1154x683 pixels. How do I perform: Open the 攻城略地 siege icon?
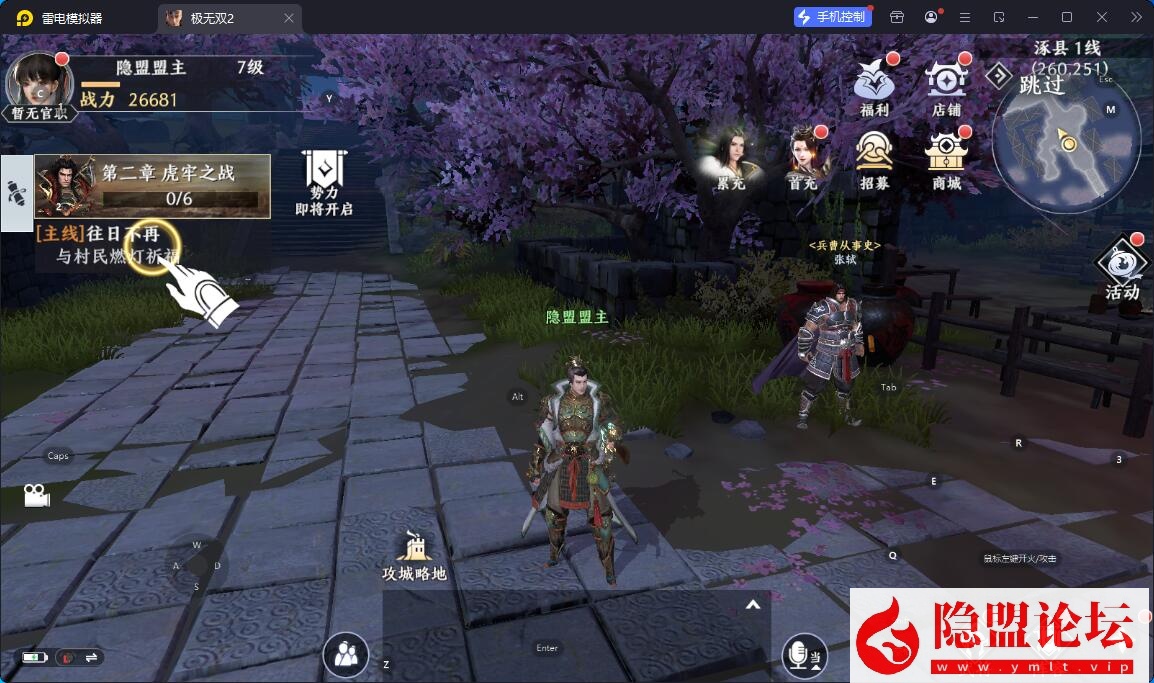coord(414,556)
